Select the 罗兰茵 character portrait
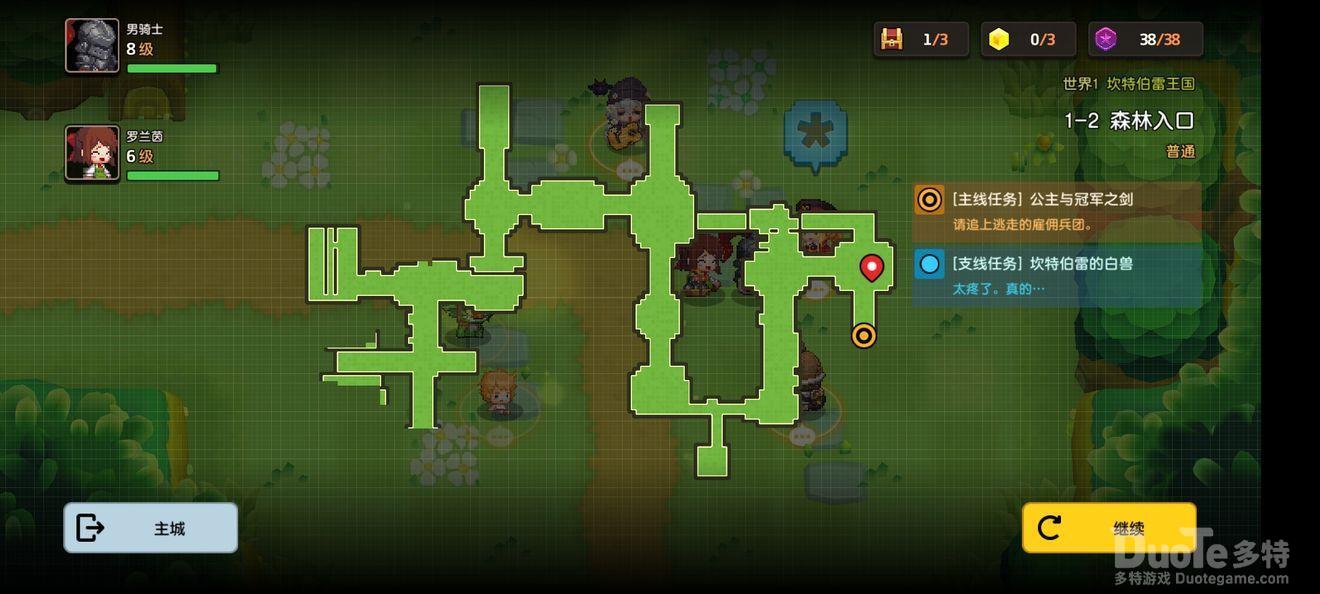The image size is (1320, 594). click(x=92, y=153)
